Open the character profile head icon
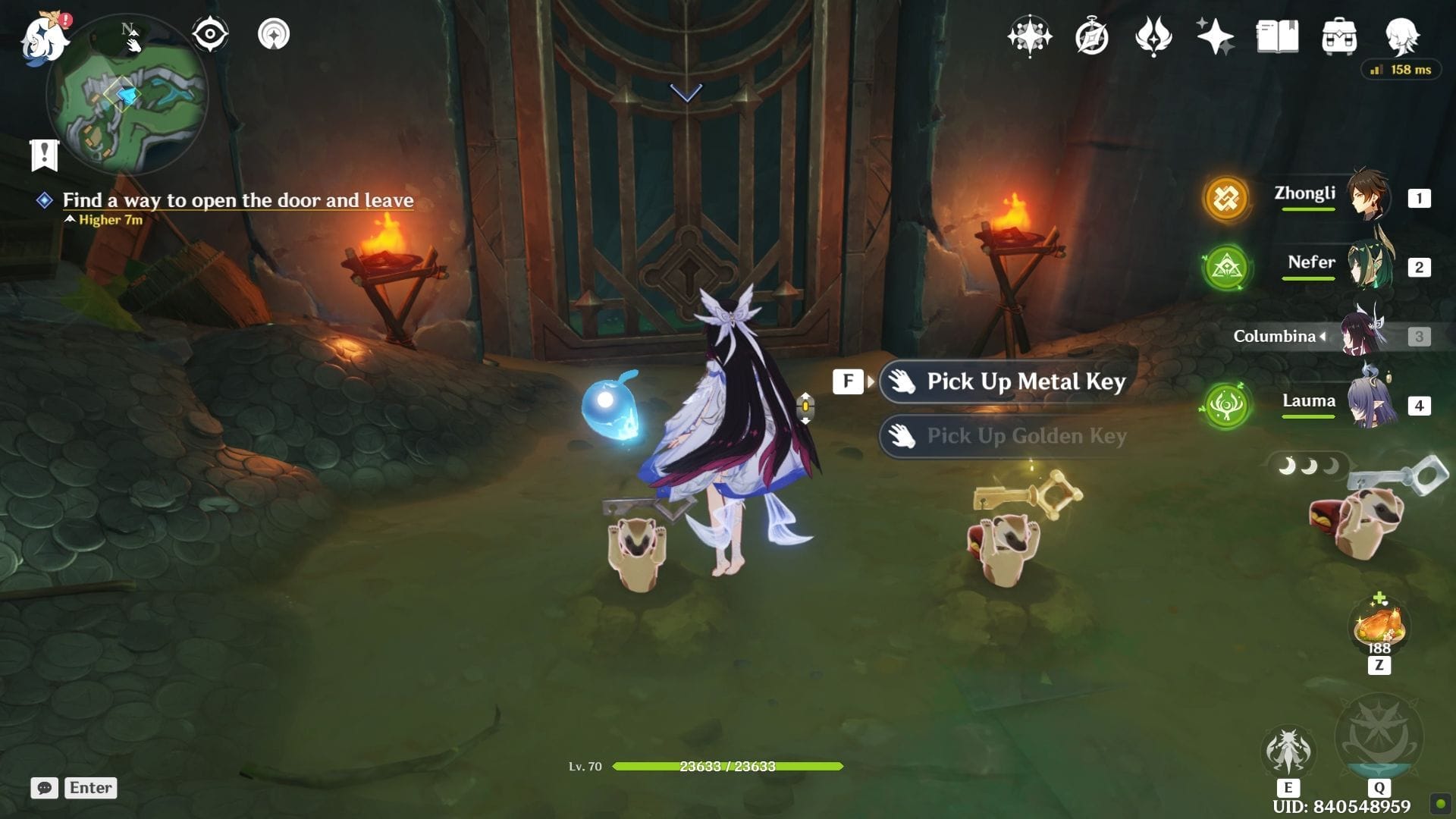This screenshot has width=1456, height=819. [1401, 36]
